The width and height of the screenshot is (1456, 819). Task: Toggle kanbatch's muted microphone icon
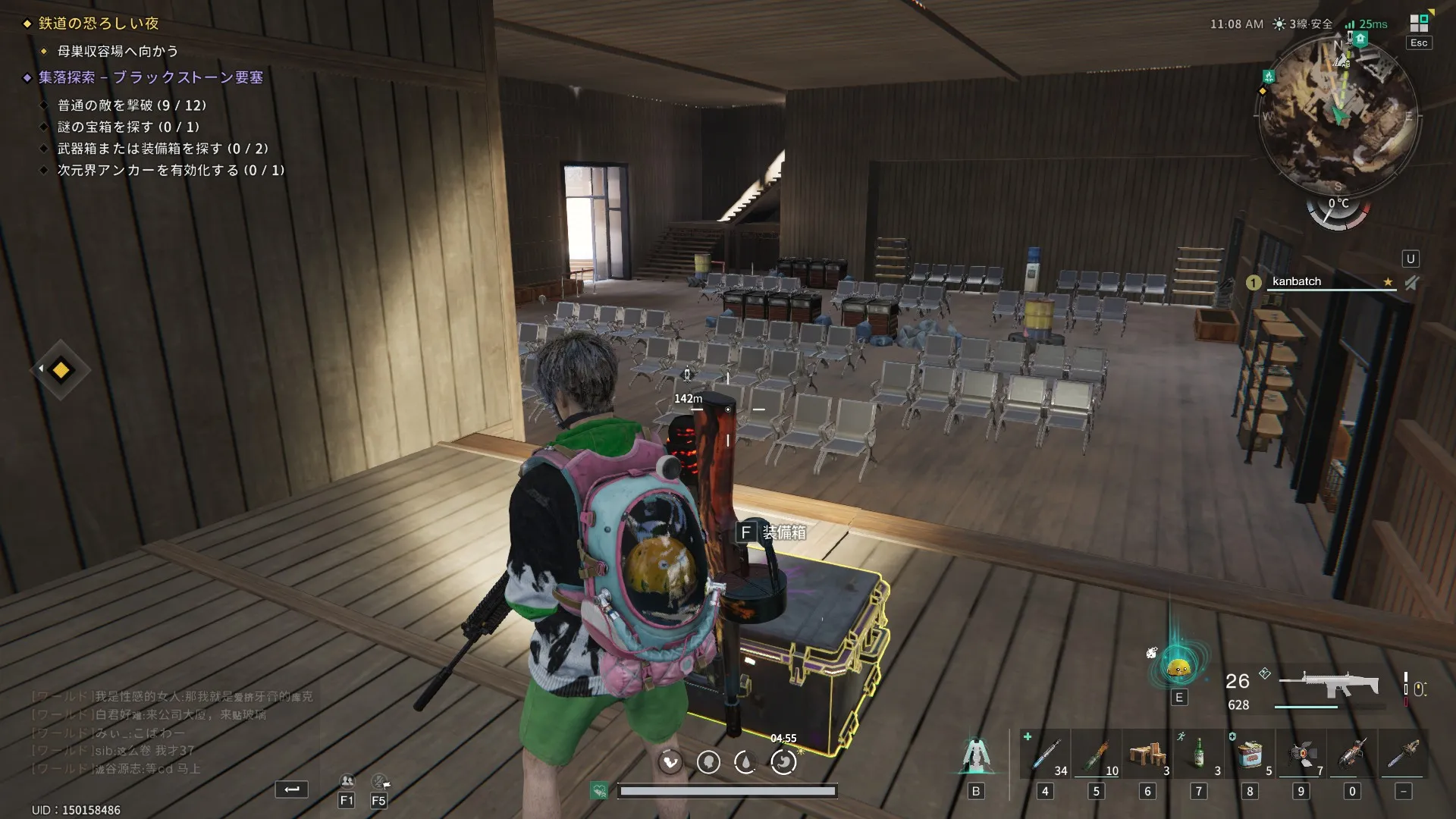1410,282
